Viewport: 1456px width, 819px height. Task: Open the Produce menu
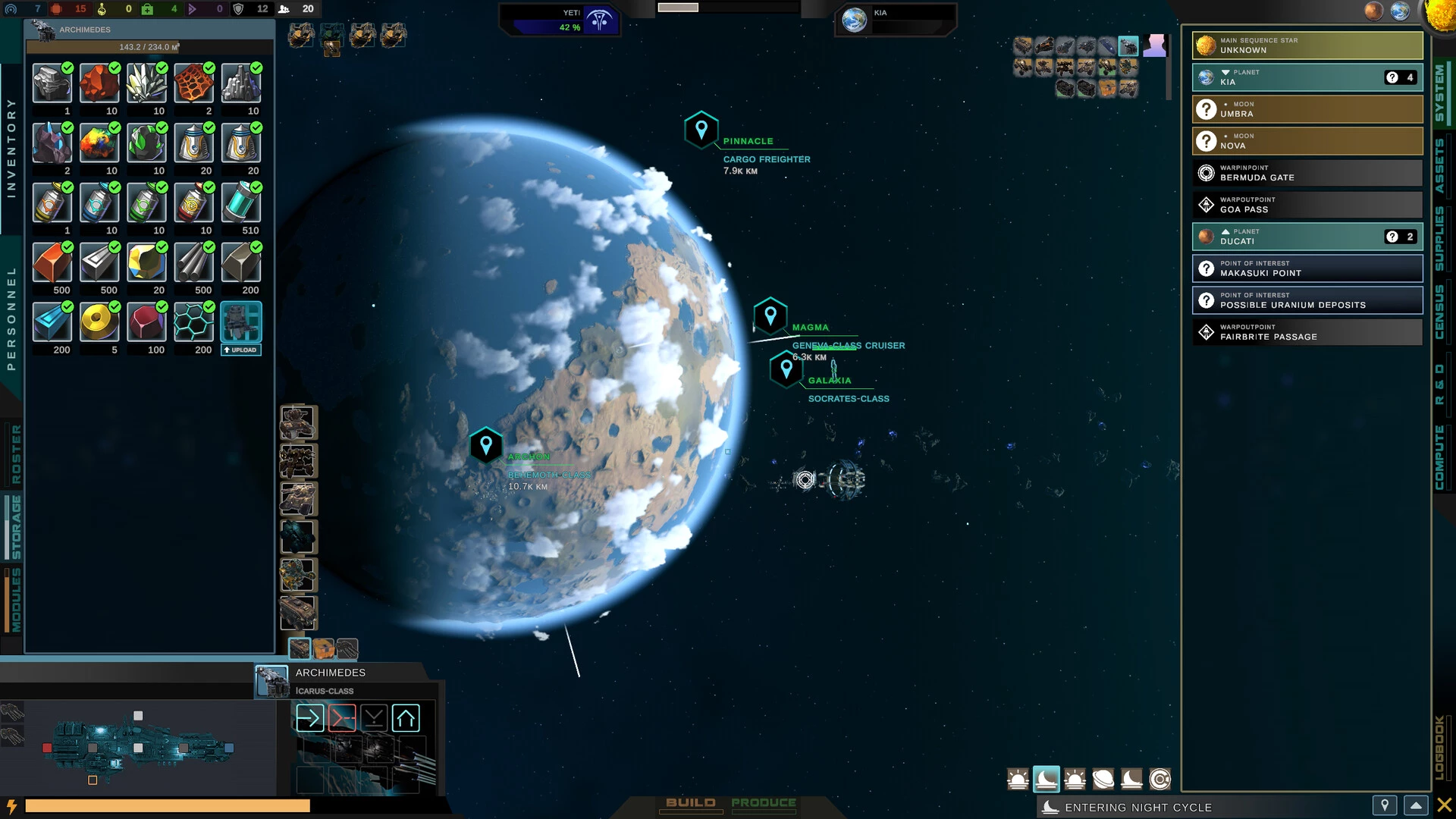coord(763,803)
